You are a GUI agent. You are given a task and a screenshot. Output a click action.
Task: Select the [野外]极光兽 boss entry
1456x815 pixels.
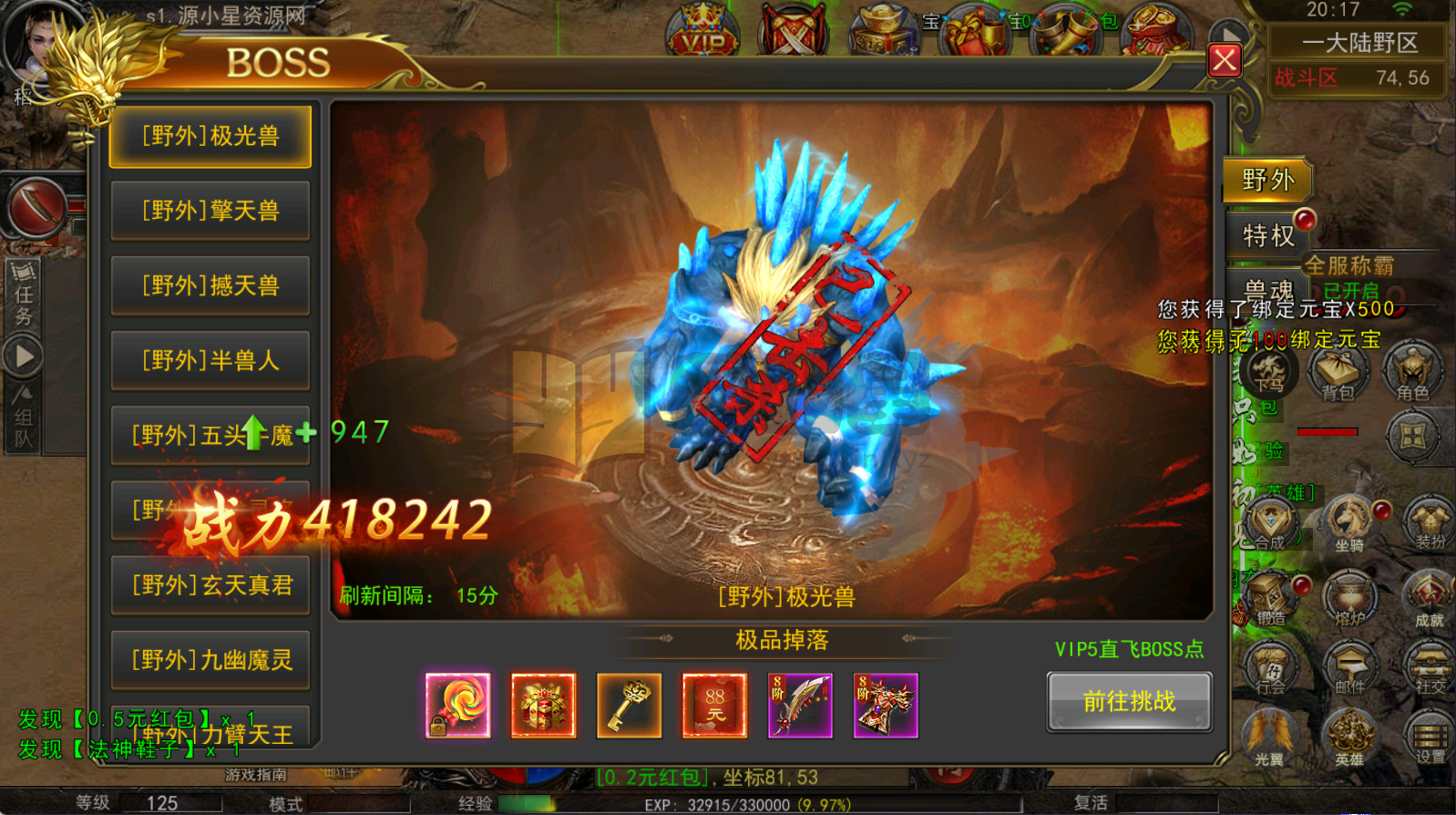(x=210, y=137)
